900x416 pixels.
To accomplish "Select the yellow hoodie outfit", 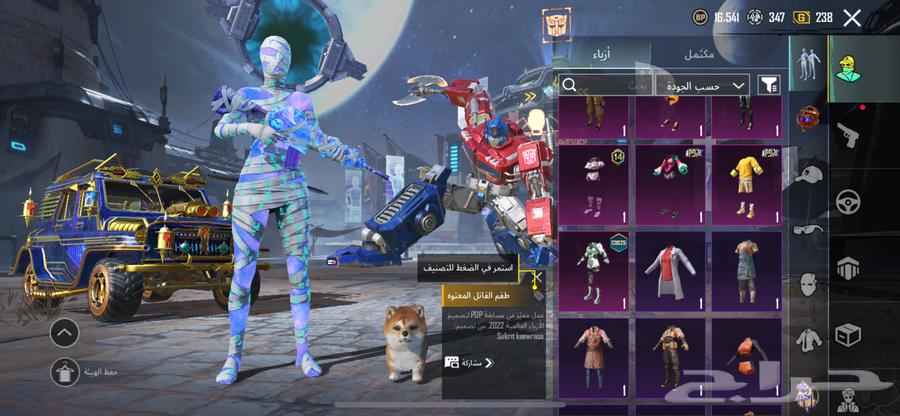I will (x=747, y=182).
